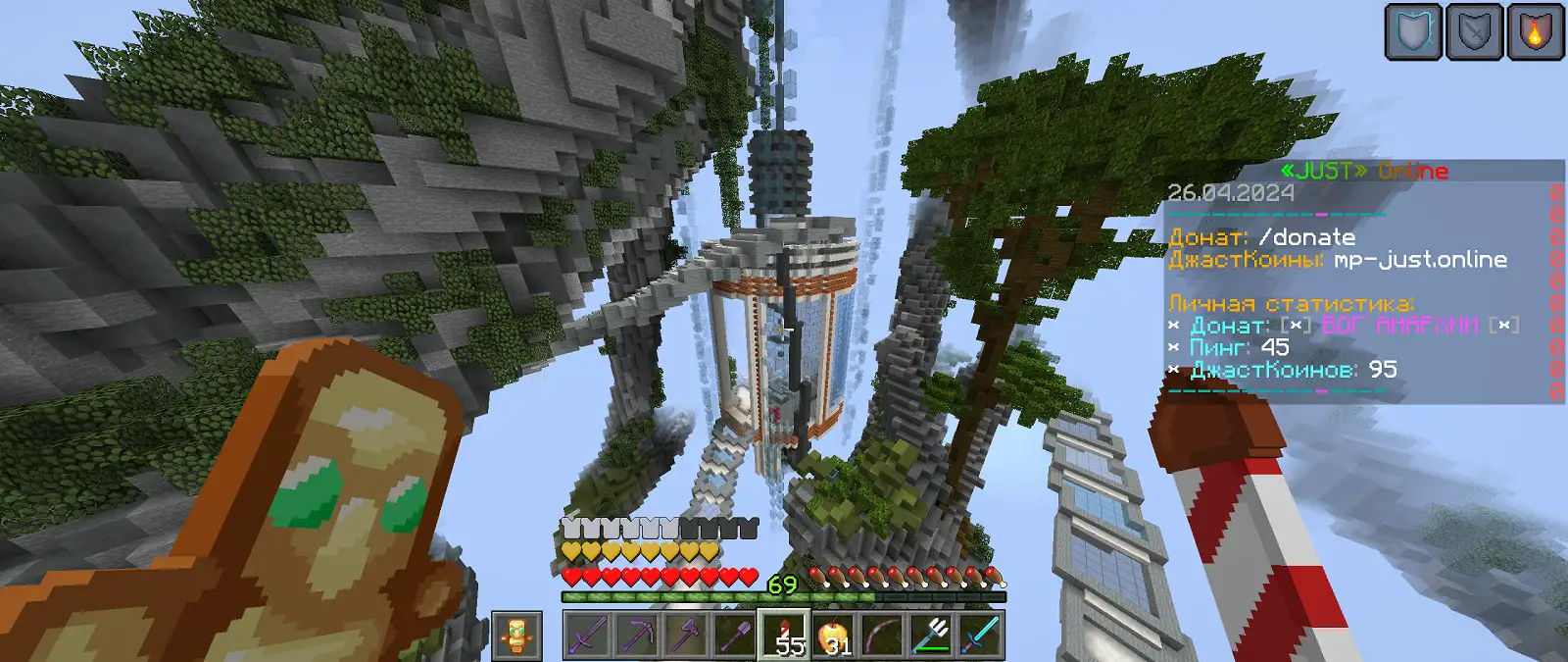Select the bow in the hotbar
This screenshot has height=662, width=1568.
coord(883,636)
